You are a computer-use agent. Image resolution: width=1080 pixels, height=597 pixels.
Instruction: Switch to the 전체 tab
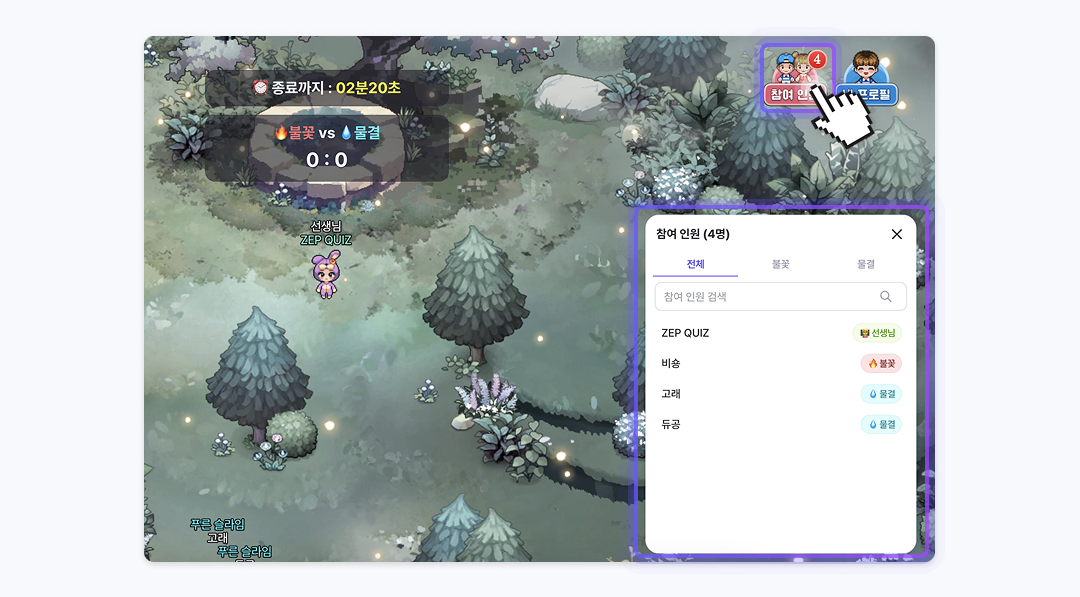[695, 265]
